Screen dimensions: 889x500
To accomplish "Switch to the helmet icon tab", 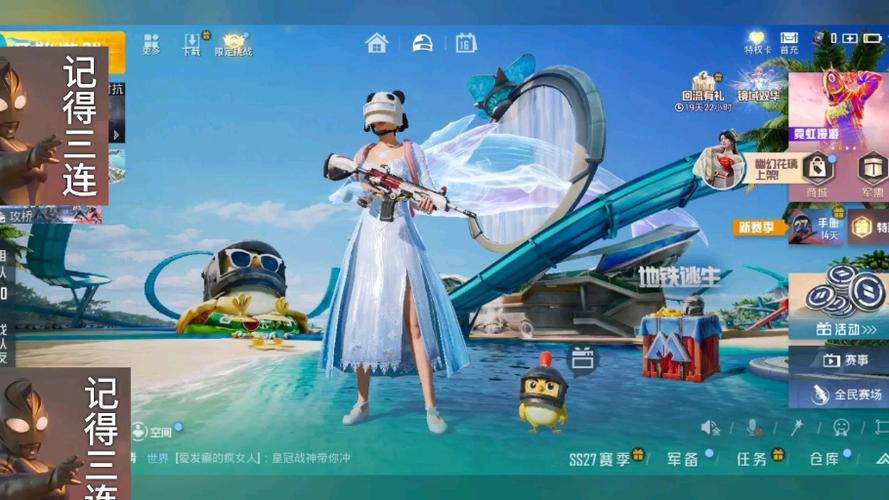I will (422, 43).
